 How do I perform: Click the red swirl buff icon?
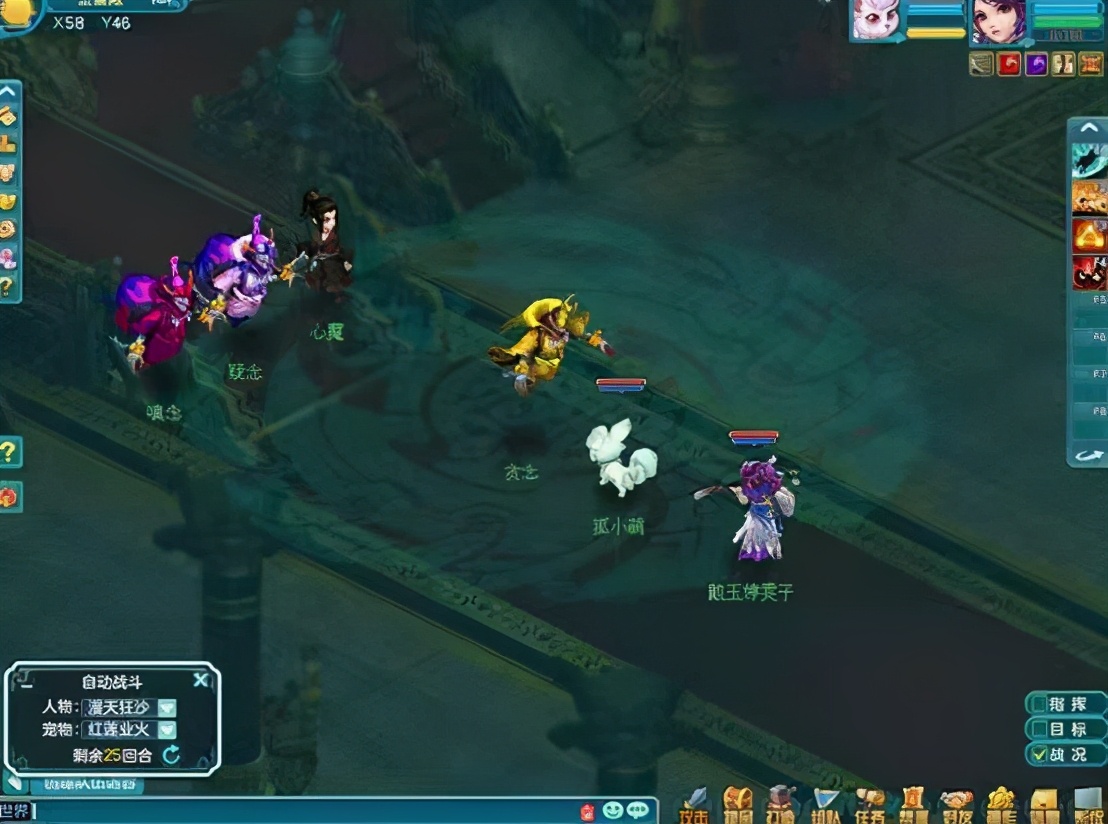click(1009, 64)
